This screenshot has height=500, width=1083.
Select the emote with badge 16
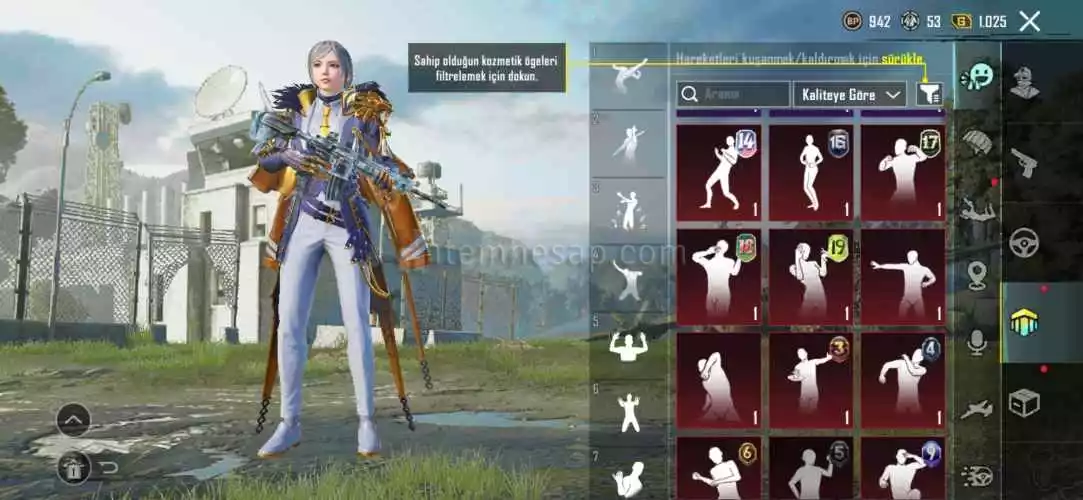tap(810, 172)
